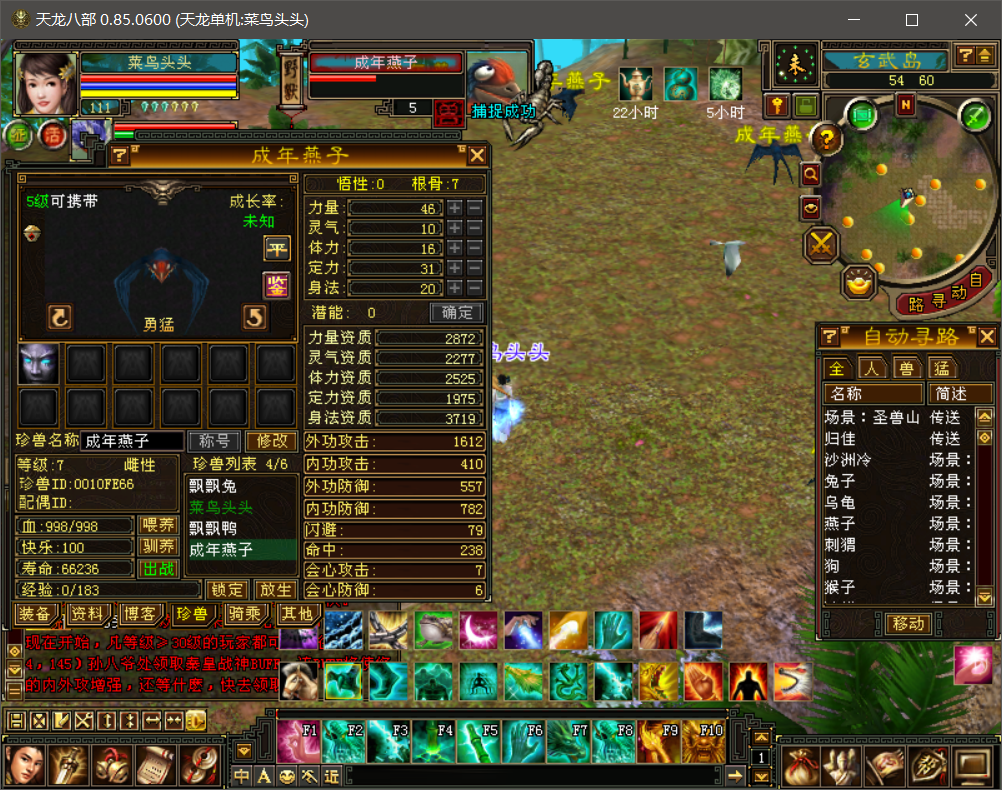Click the 鉴 appraise button
Screen dimensions: 1002x790
276,285
